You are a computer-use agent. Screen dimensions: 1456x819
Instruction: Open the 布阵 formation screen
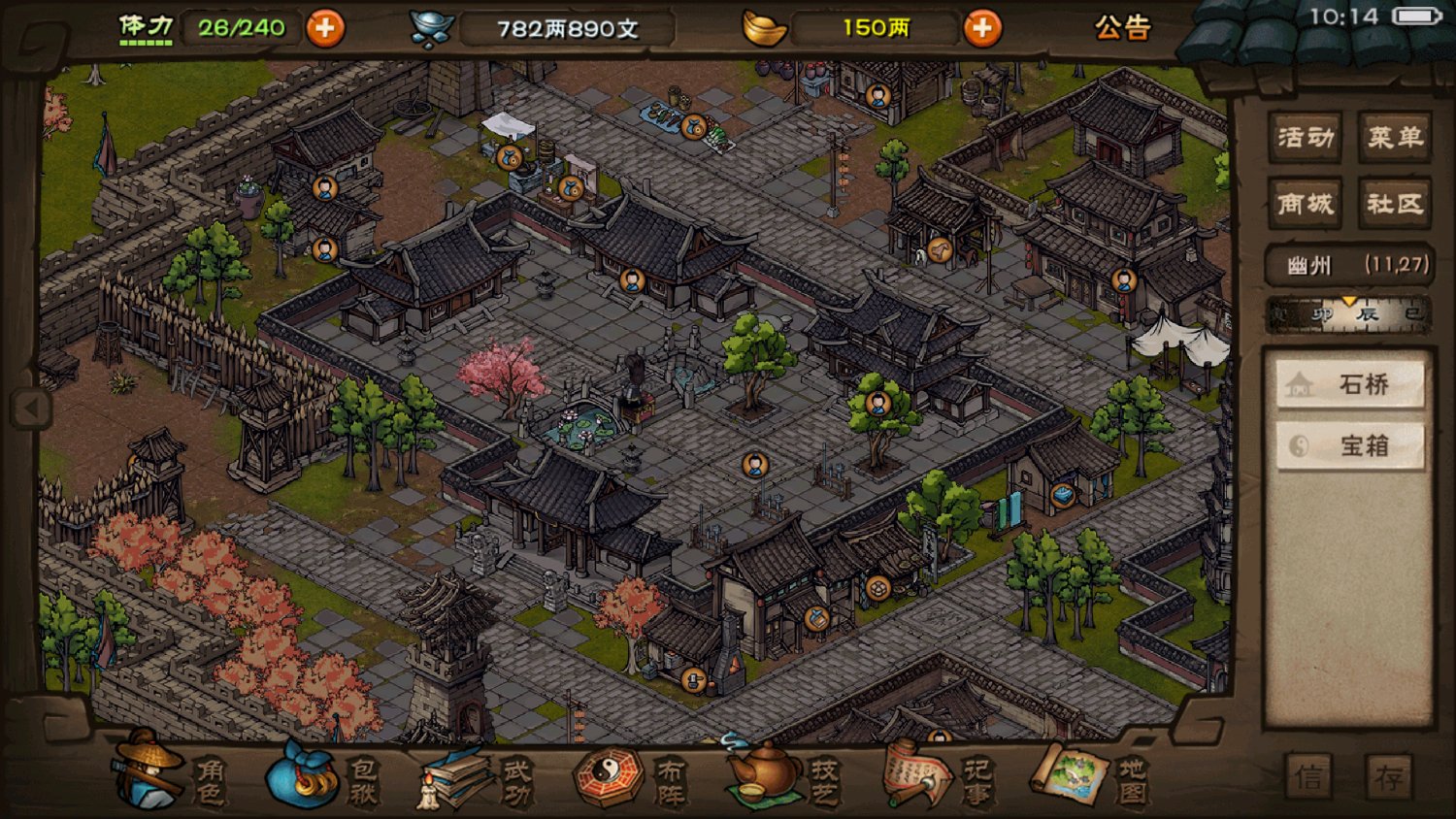click(631, 778)
